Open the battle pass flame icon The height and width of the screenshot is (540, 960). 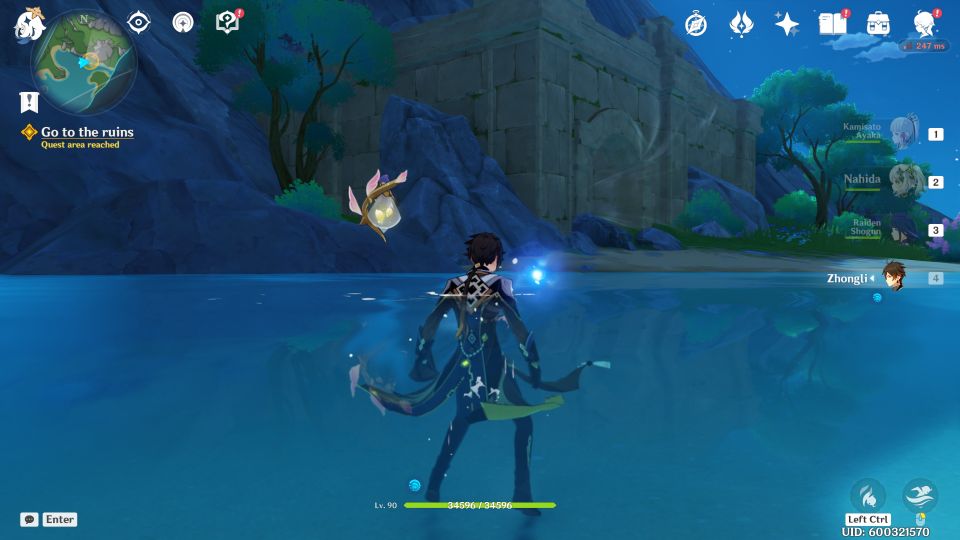coord(741,24)
